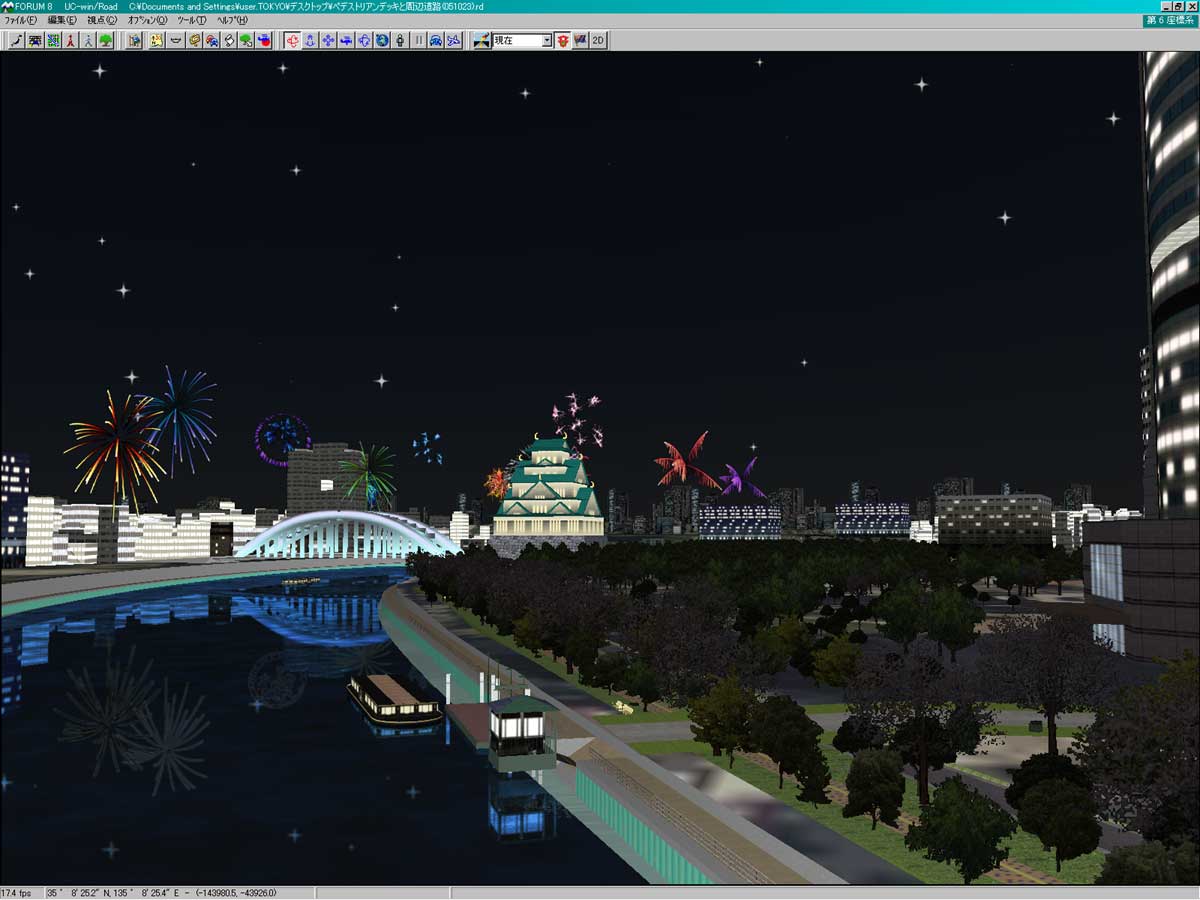Viewport: 1200px width, 900px height.
Task: Open the ヘルプ (Help) menu
Action: click(x=232, y=20)
